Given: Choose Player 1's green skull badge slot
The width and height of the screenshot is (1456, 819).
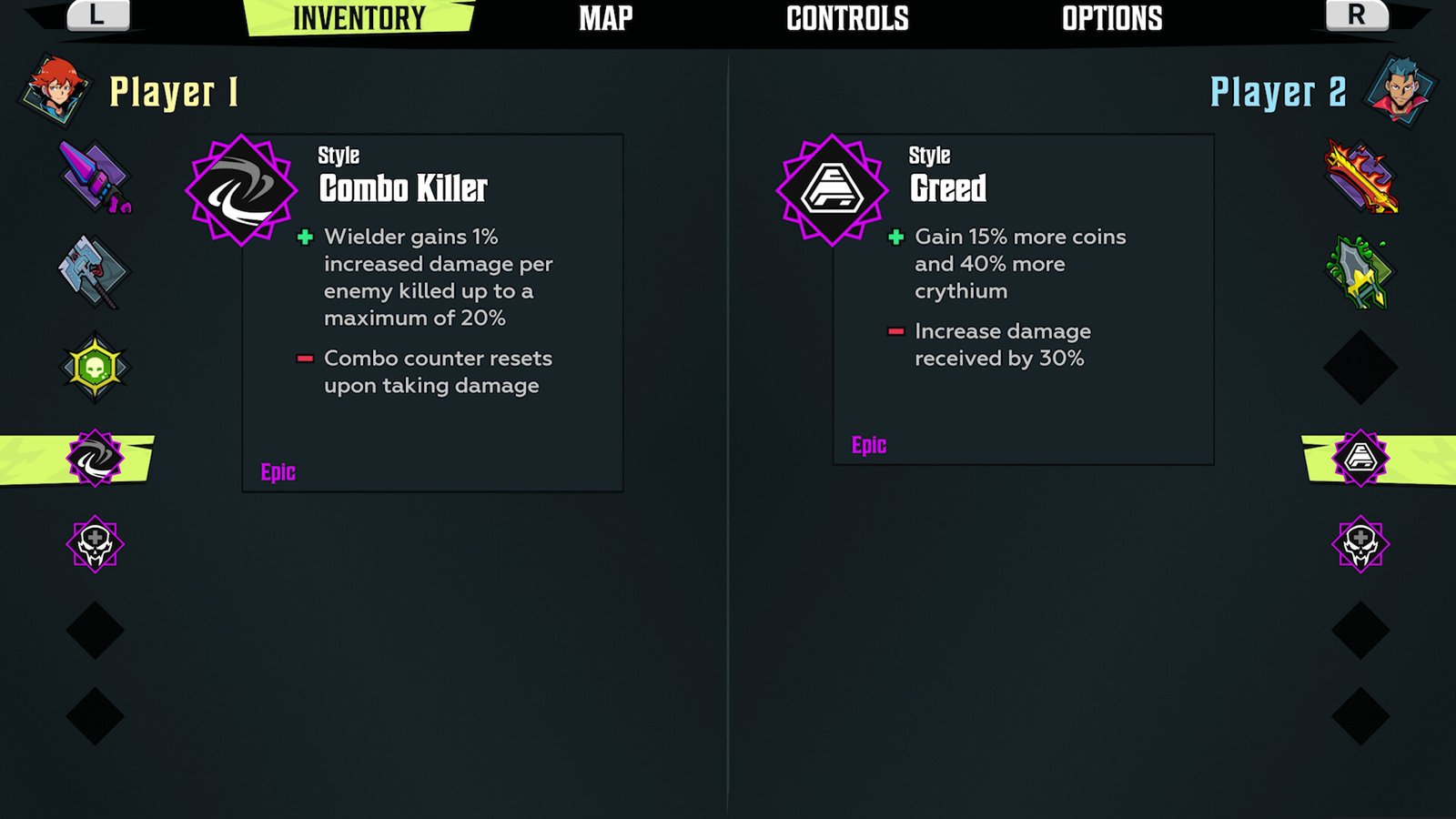Looking at the screenshot, I should 95,368.
